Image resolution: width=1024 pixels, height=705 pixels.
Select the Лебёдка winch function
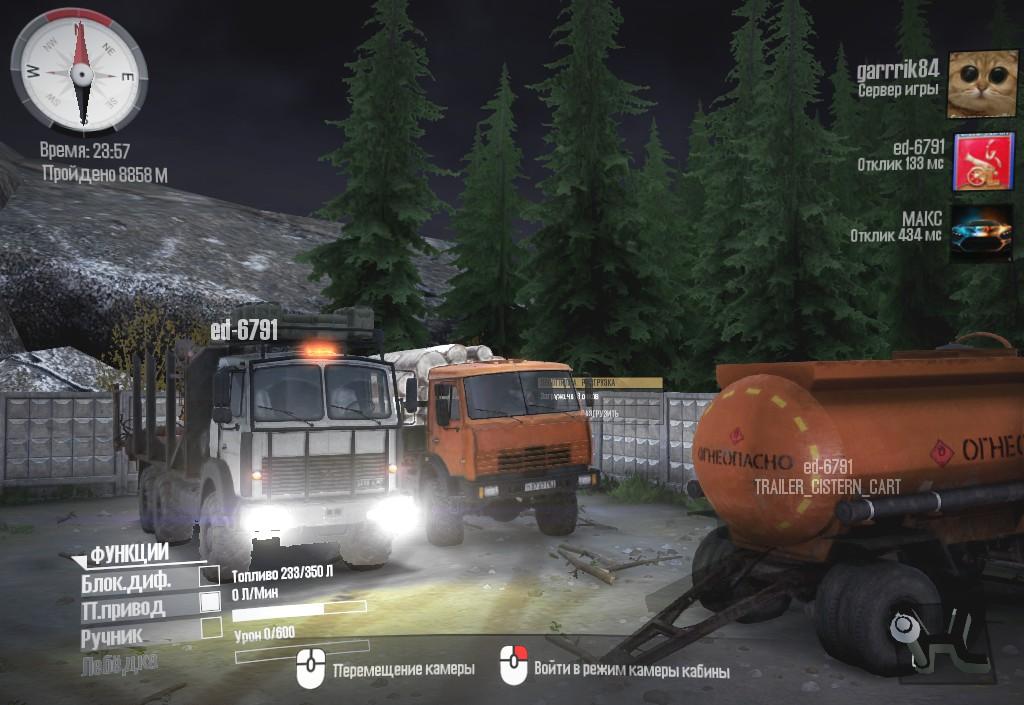pos(119,661)
